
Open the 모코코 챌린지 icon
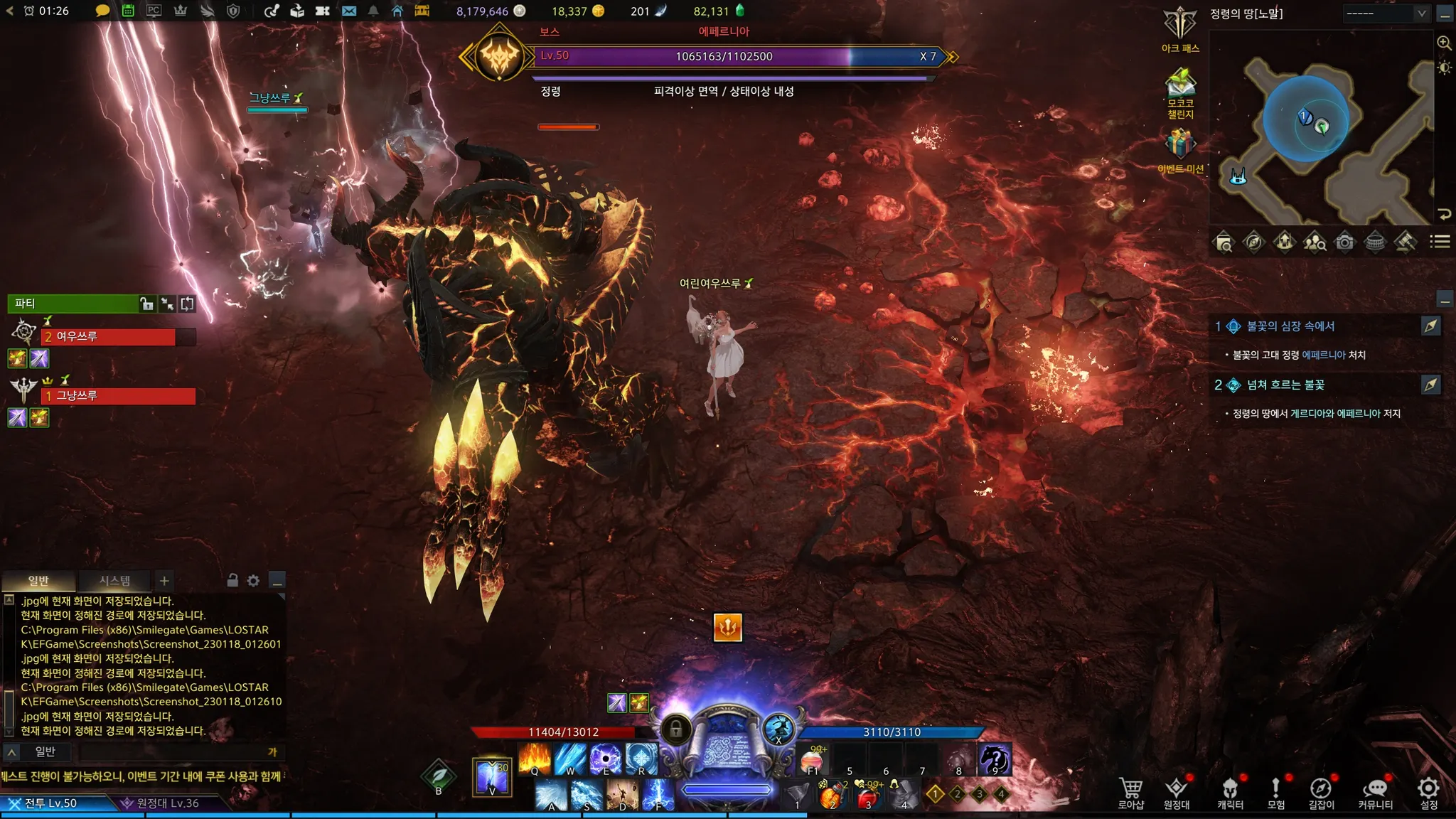[1180, 89]
